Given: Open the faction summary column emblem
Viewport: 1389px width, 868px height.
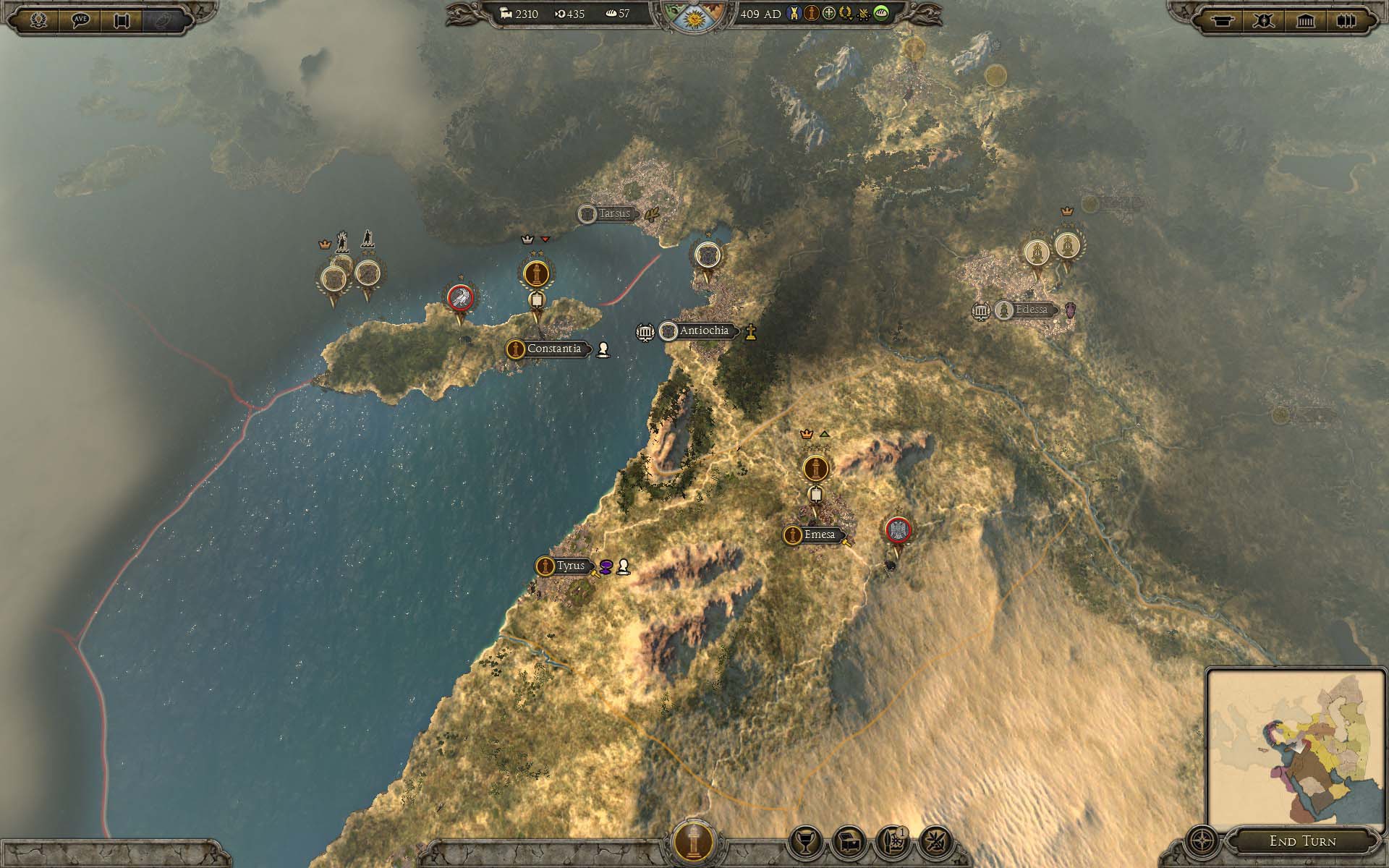Looking at the screenshot, I should coord(694,842).
